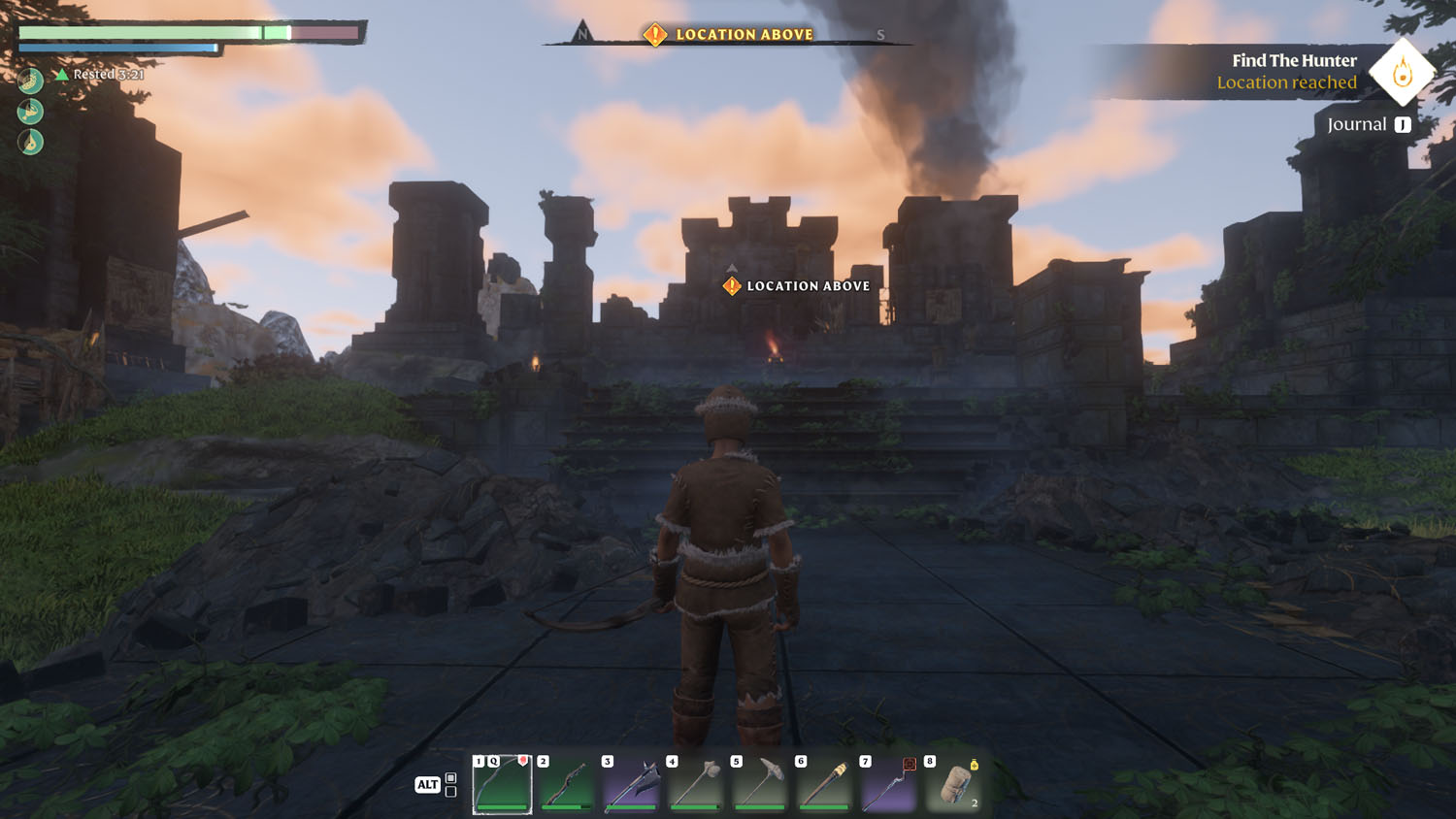Use the bandage in hotbar slot 8
The image size is (1456, 819).
pyautogui.click(x=953, y=784)
